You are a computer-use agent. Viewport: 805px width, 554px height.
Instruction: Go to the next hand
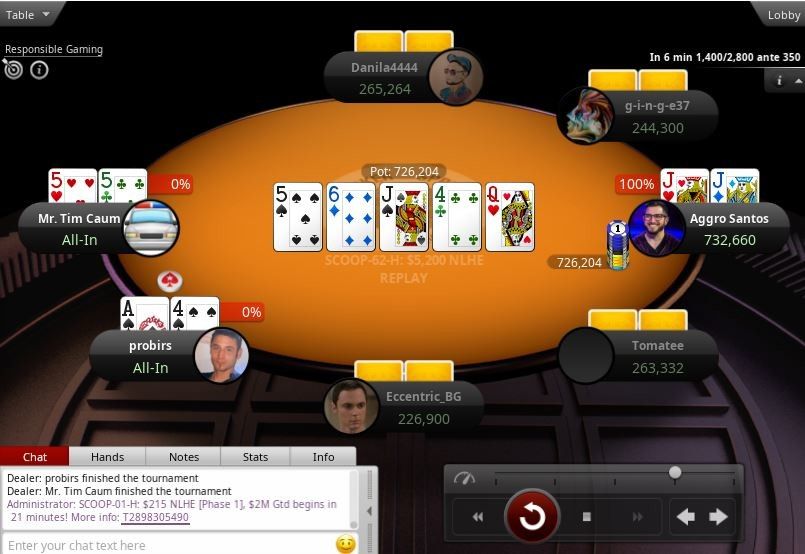[x=718, y=517]
